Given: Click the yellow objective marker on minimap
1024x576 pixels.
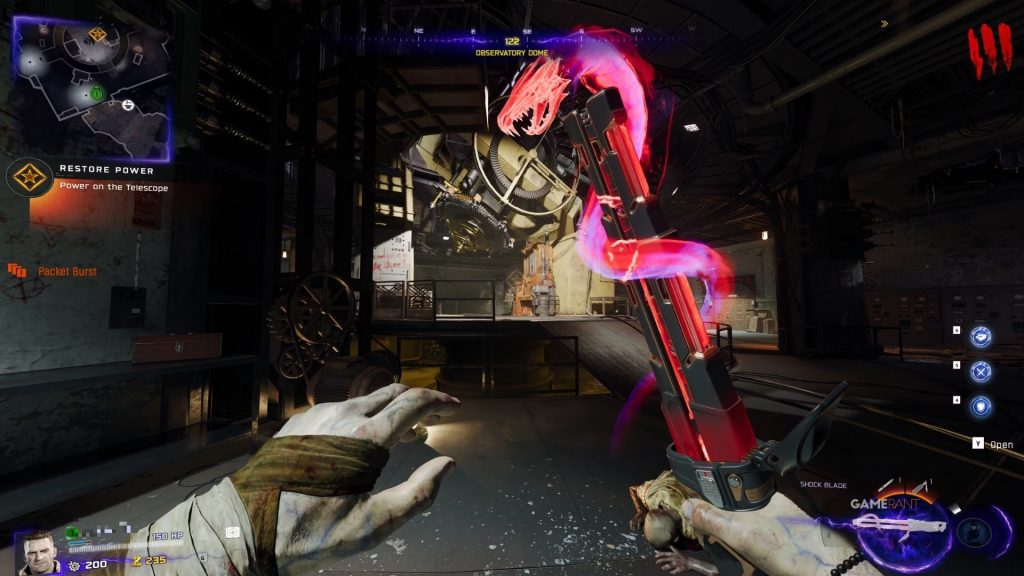Looking at the screenshot, I should tap(97, 35).
